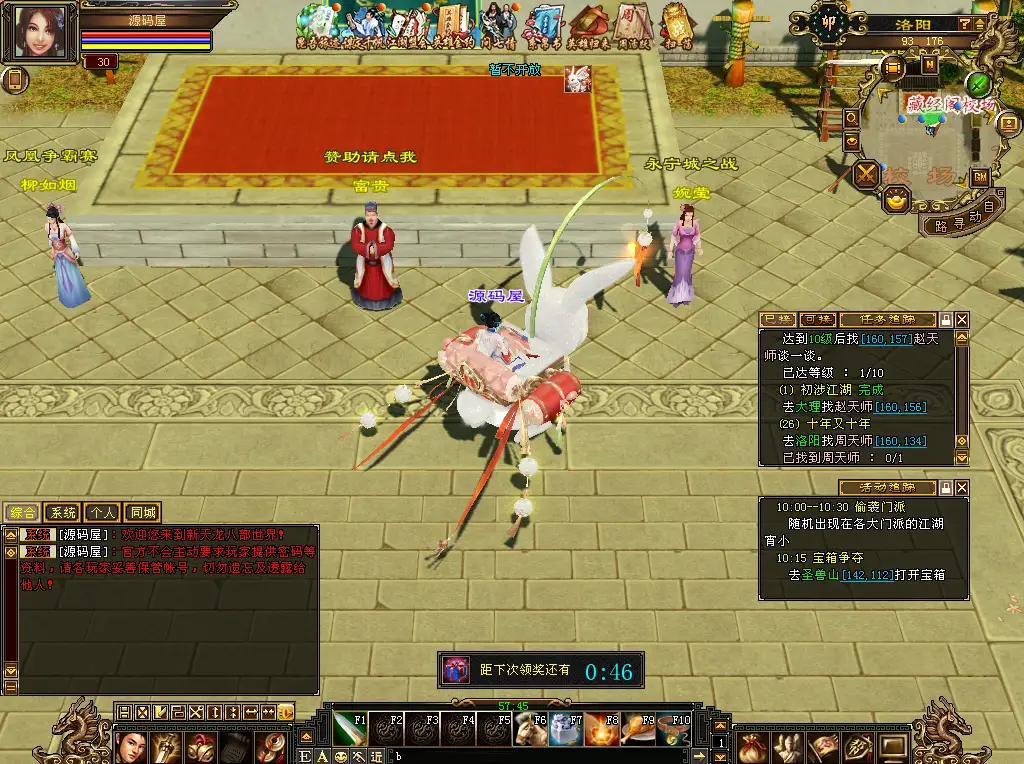
Task: Close the 活动推荐 activity panel
Action: point(962,488)
